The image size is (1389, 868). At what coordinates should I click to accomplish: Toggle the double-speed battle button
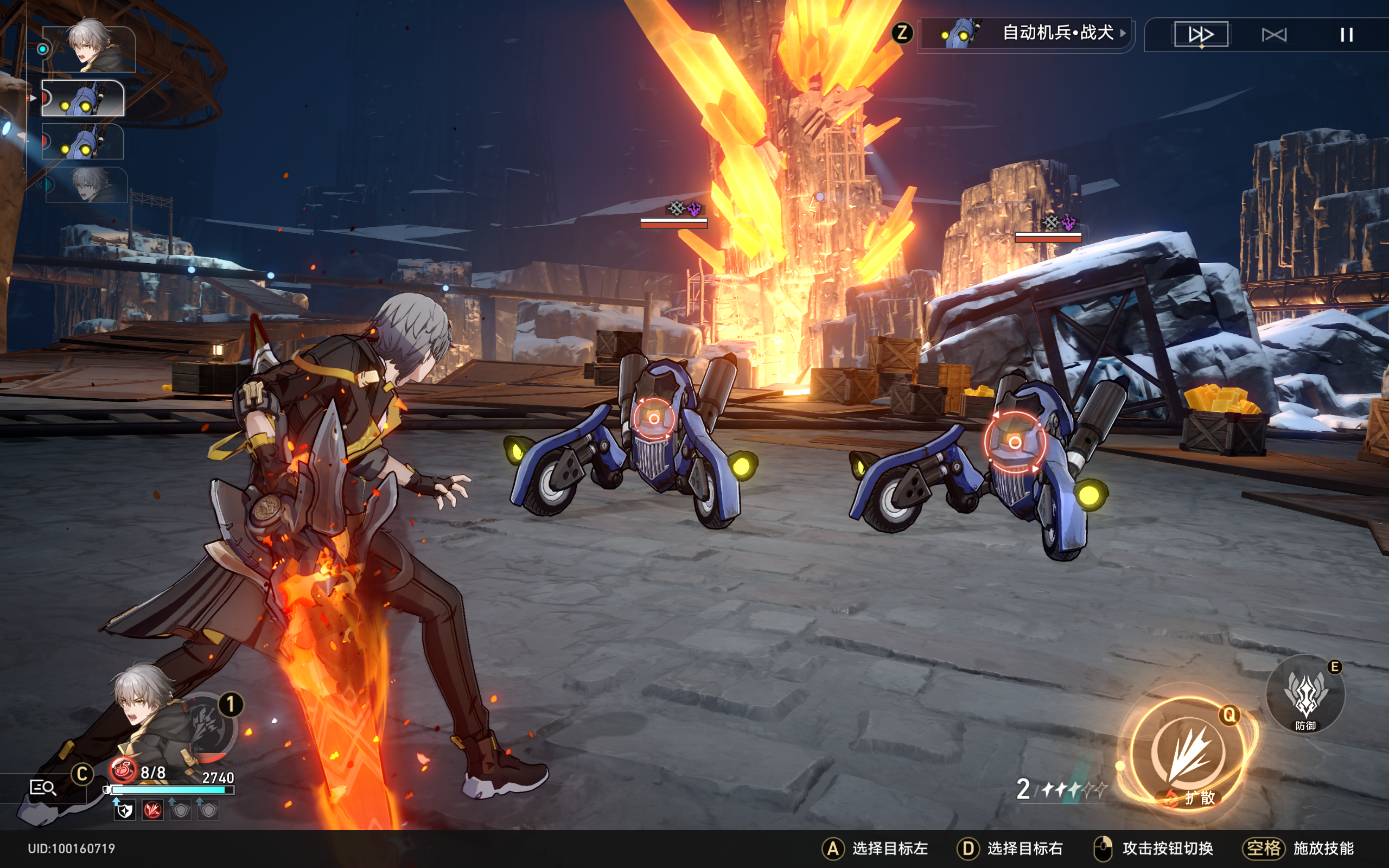1201,34
